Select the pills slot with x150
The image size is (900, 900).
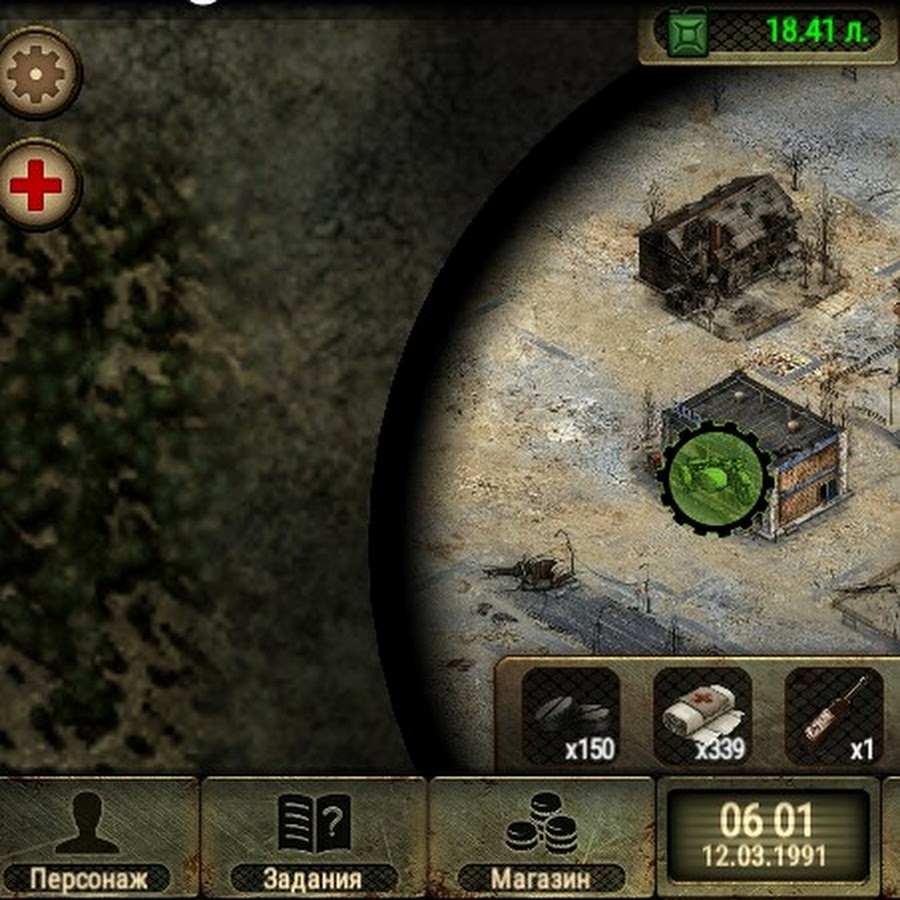[571, 716]
